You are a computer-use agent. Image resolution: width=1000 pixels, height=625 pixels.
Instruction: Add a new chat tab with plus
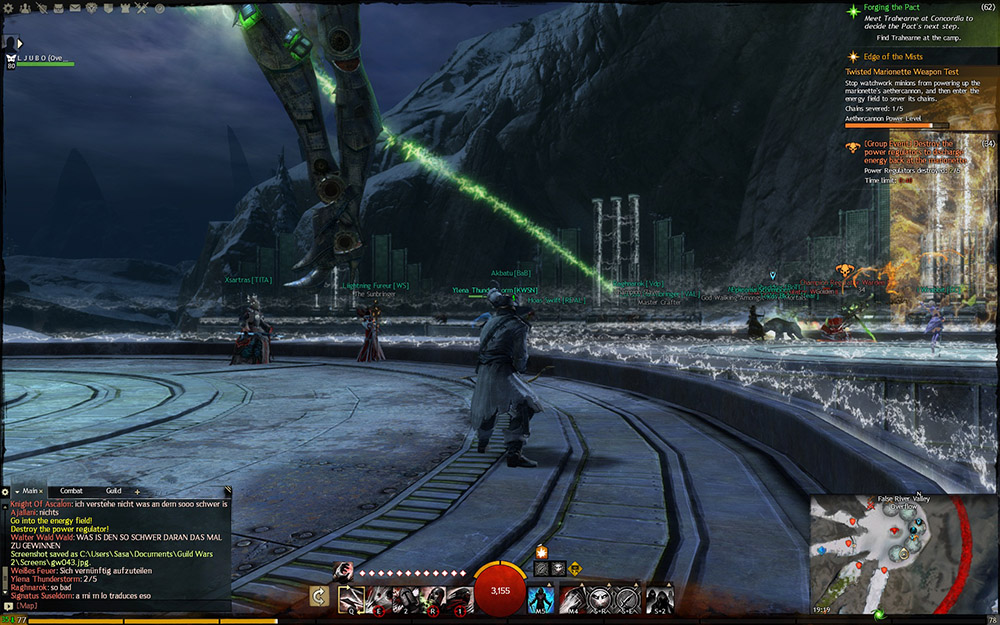point(137,491)
